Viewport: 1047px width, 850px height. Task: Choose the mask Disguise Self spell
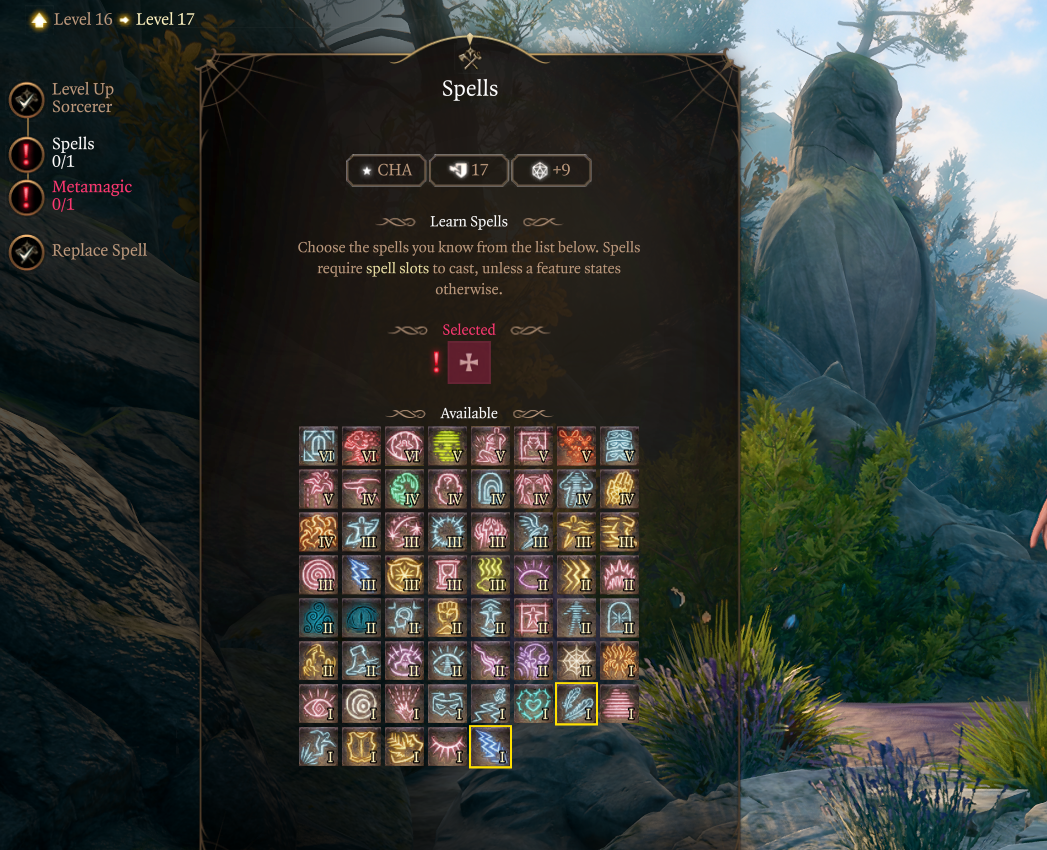pos(447,704)
